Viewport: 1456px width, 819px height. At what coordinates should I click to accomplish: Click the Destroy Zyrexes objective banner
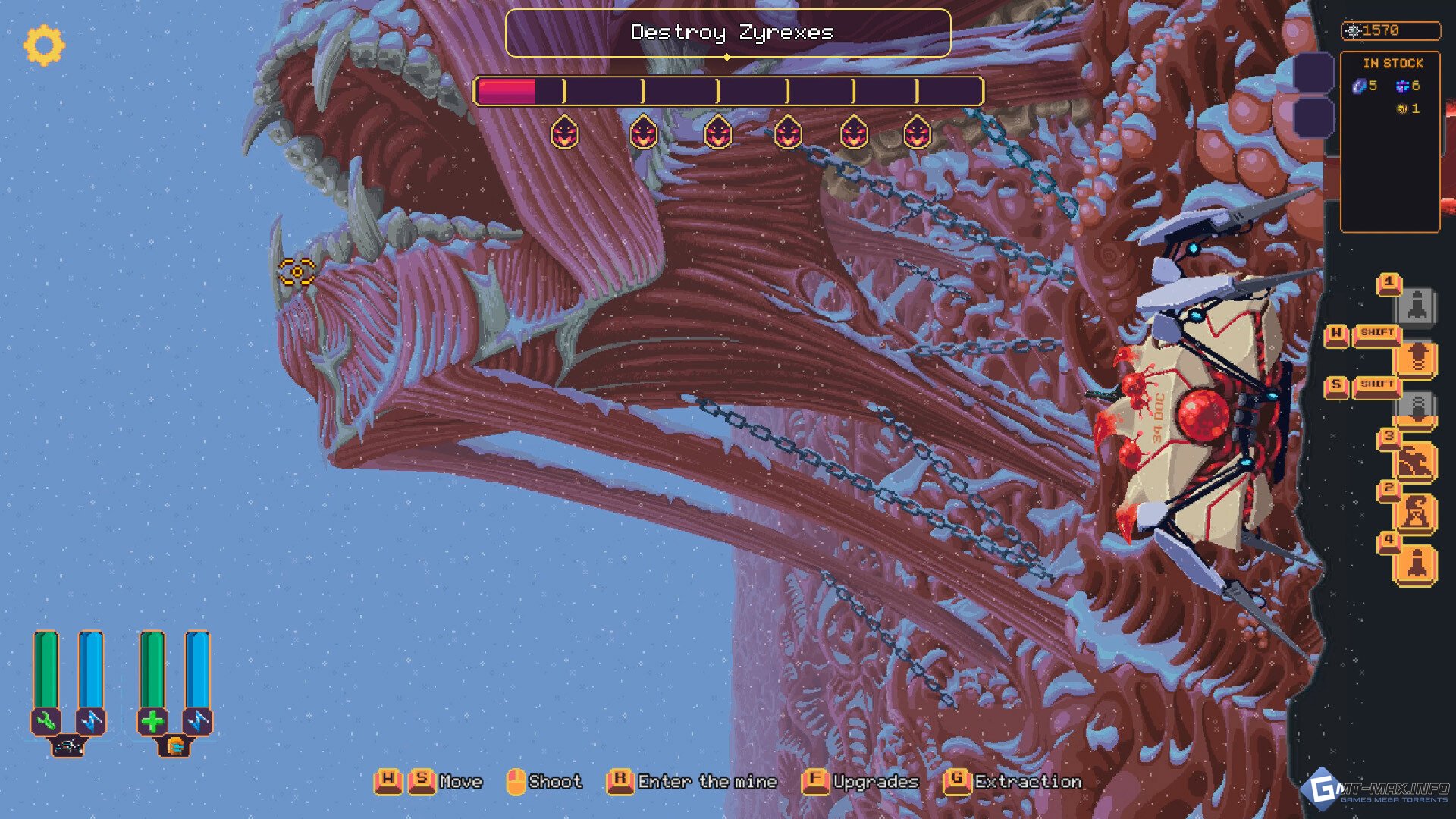(728, 33)
